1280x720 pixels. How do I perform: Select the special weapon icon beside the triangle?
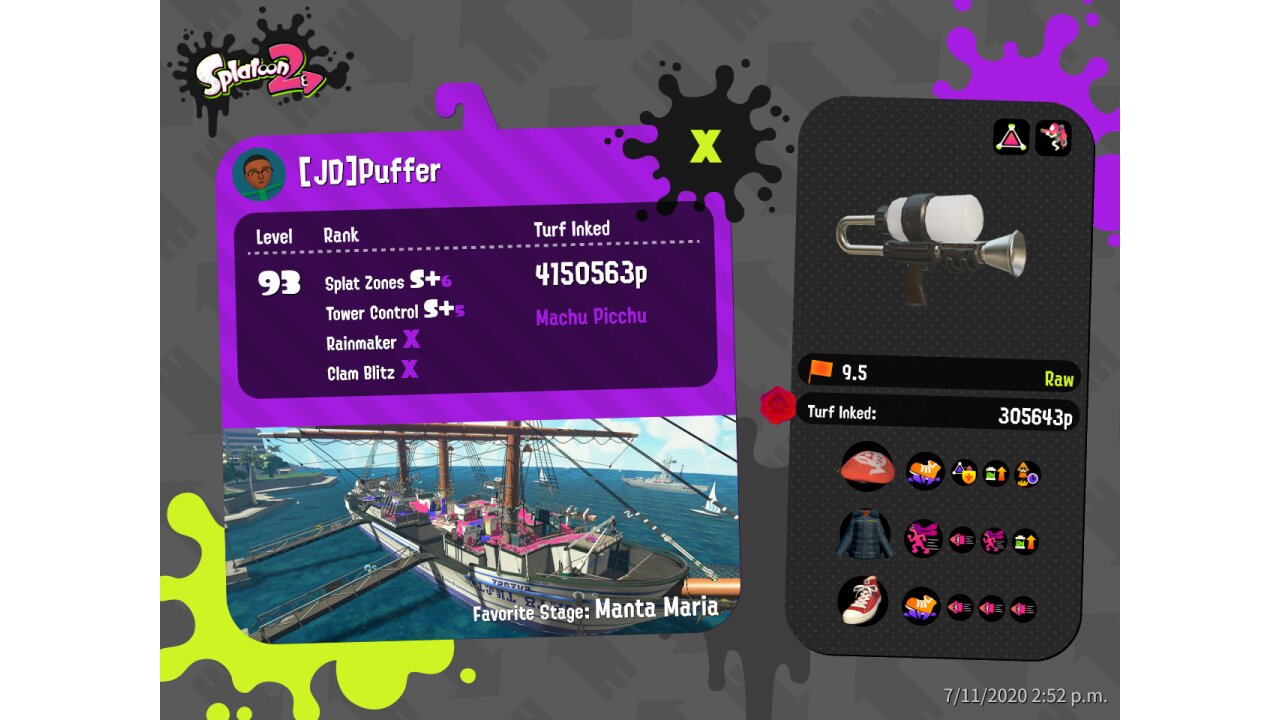click(x=1053, y=137)
